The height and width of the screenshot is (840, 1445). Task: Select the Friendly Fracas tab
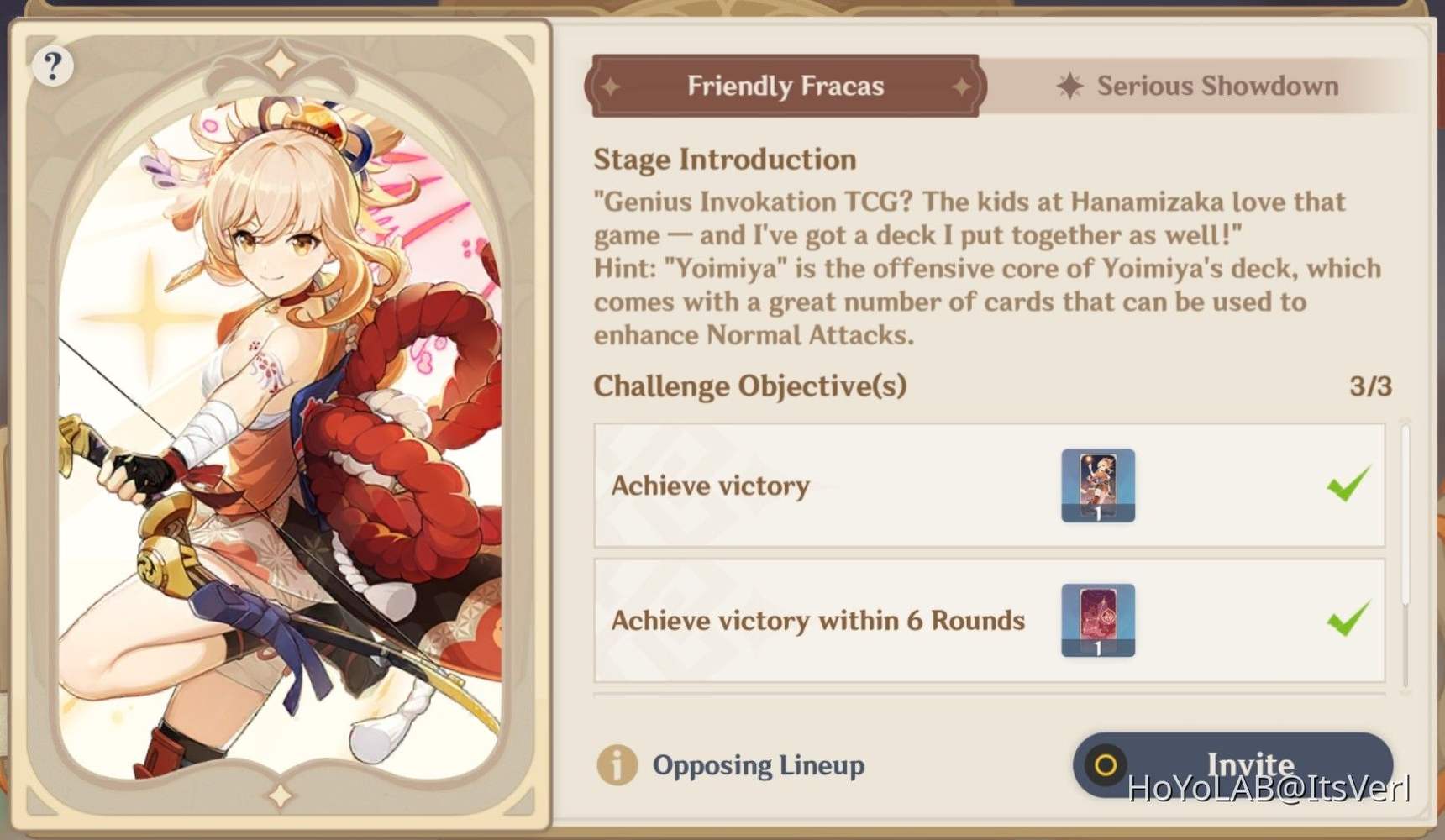[x=786, y=85]
